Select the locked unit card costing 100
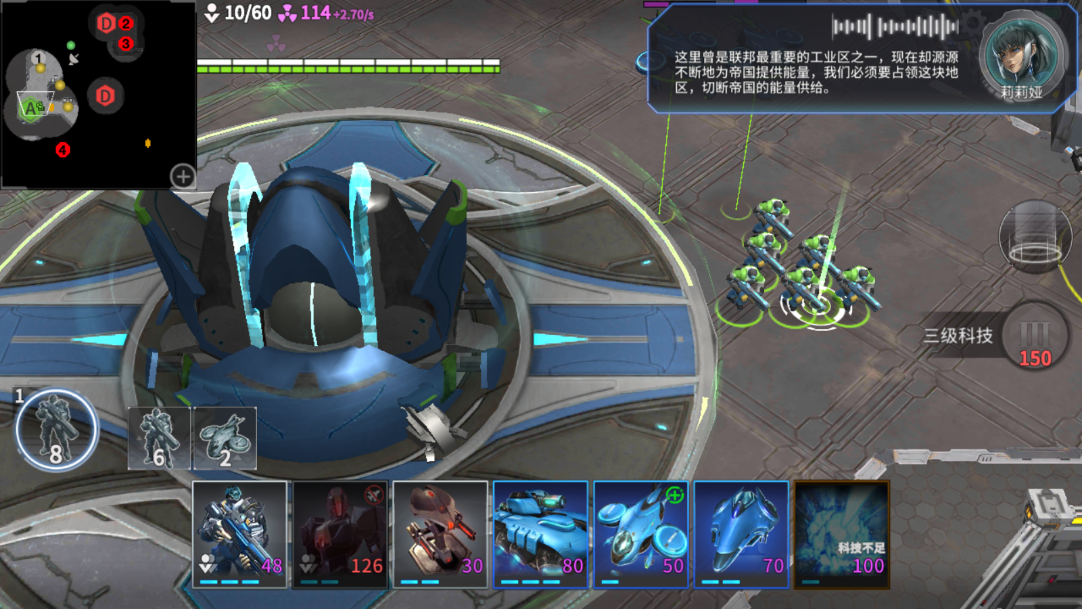This screenshot has height=609, width=1082. (841, 533)
